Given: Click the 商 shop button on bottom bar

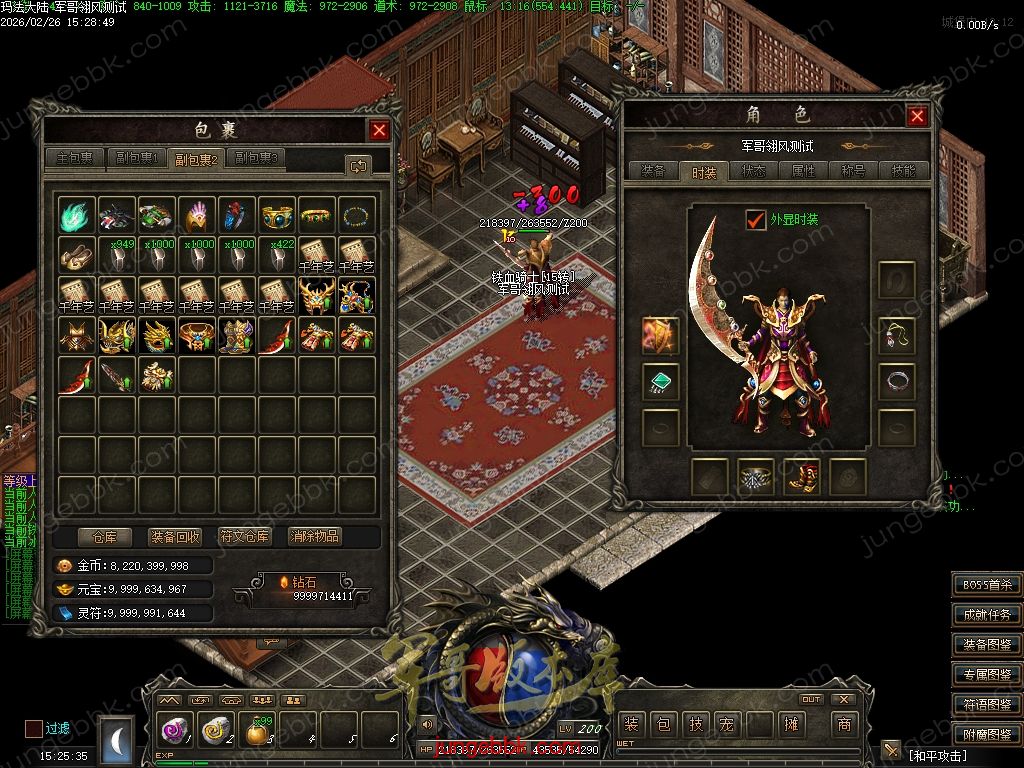Looking at the screenshot, I should pyautogui.click(x=843, y=724).
